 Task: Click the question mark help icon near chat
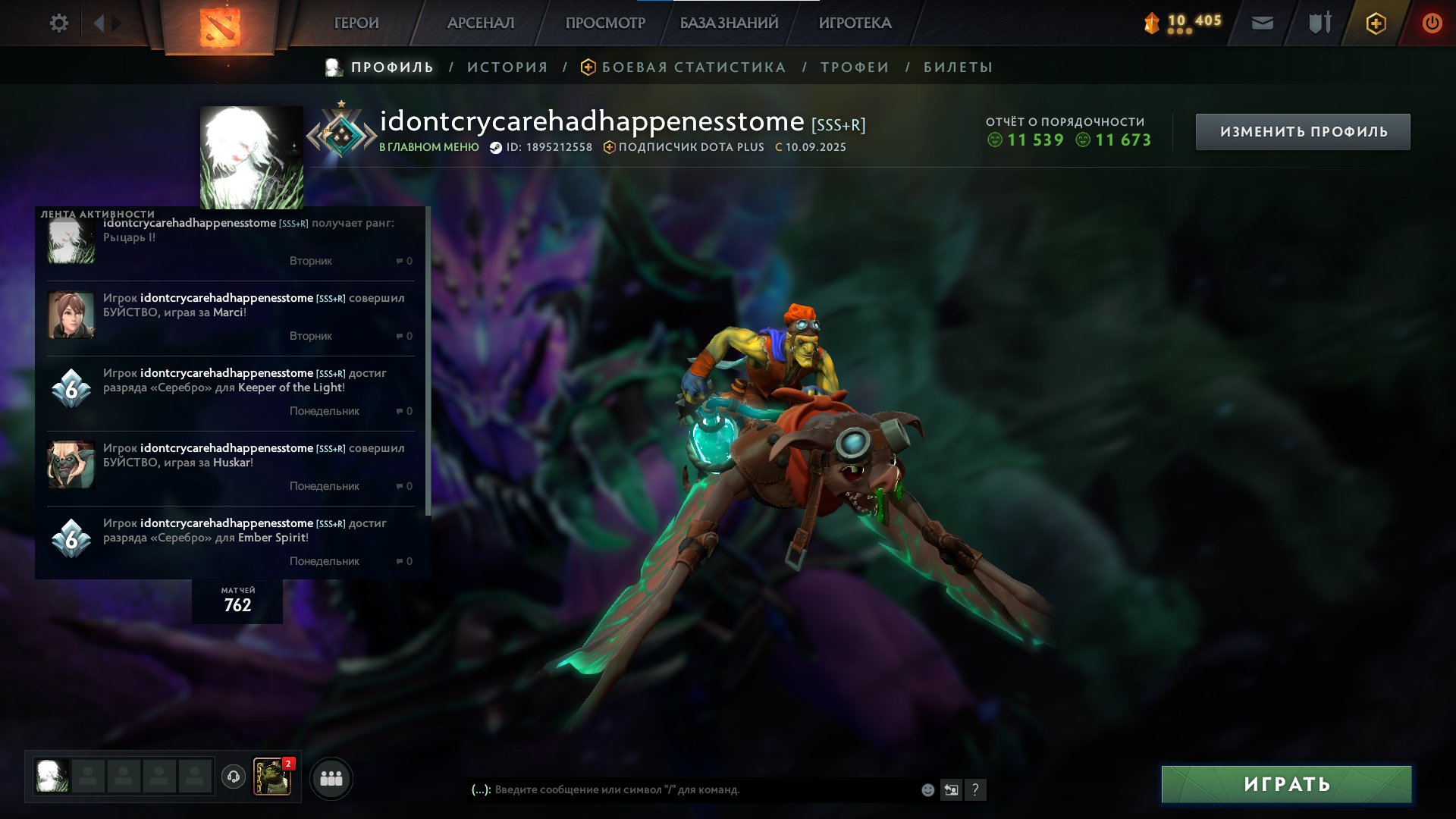(976, 790)
